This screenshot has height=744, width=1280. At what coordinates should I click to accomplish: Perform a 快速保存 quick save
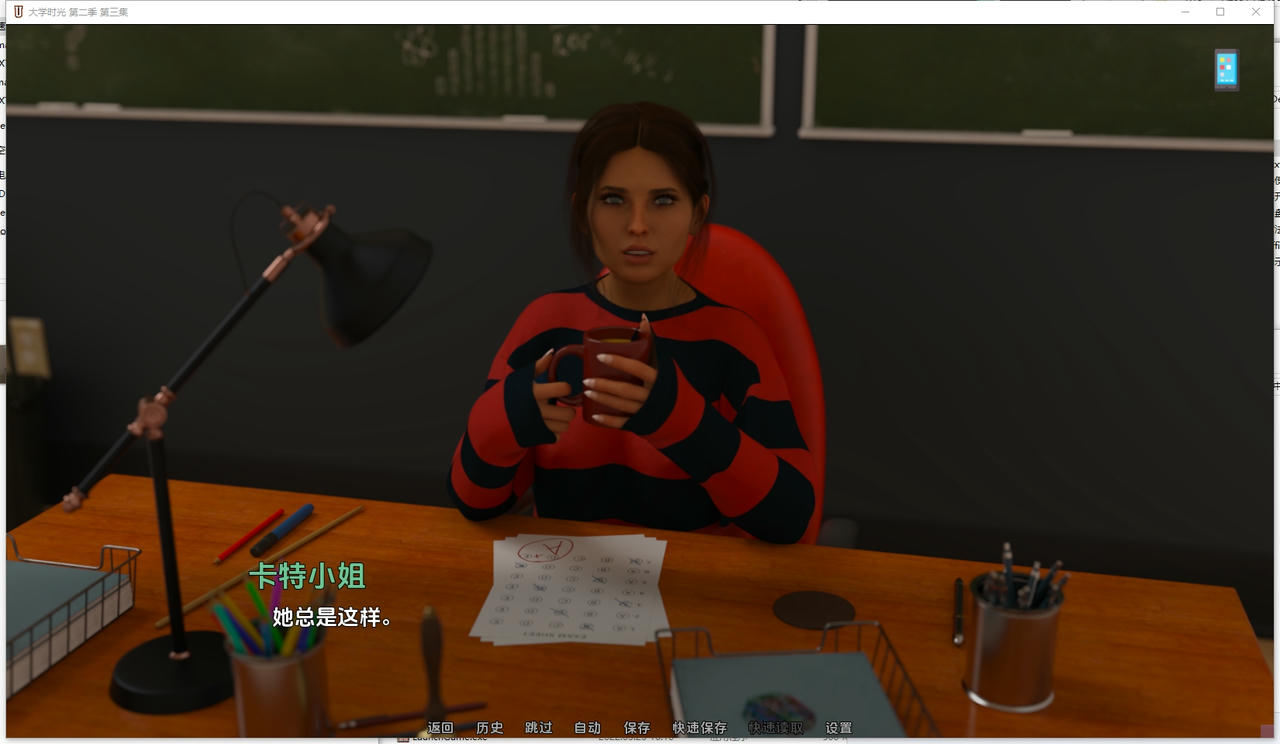pyautogui.click(x=701, y=727)
